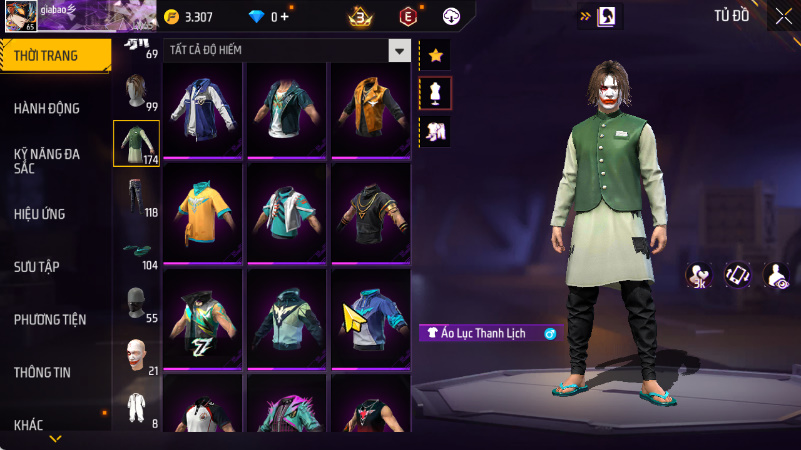Screen dimensions: 801x450
Task: Switch to the Phương Tiện section
Action: click(50, 319)
